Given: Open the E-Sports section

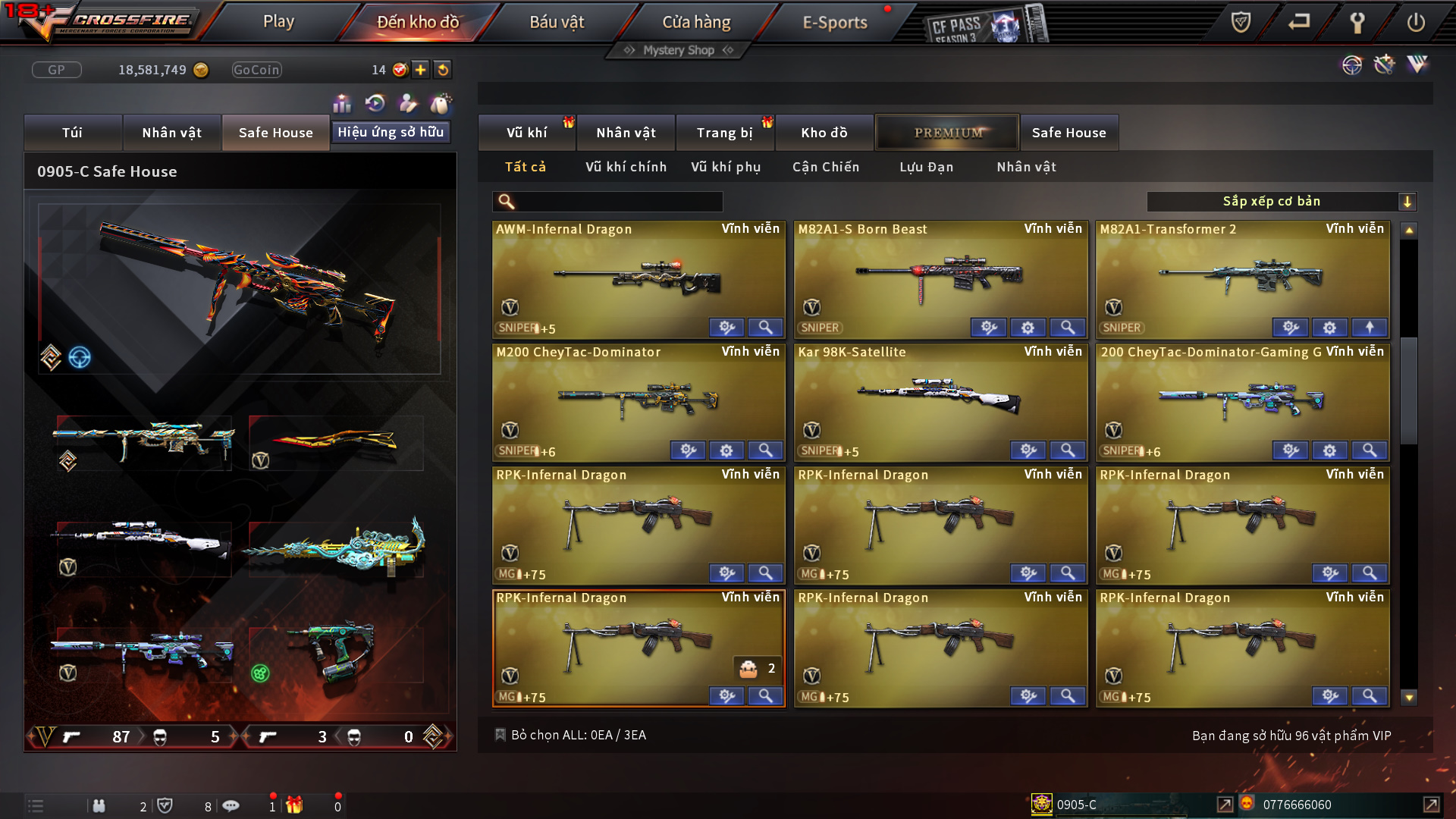Looking at the screenshot, I should pos(835,22).
